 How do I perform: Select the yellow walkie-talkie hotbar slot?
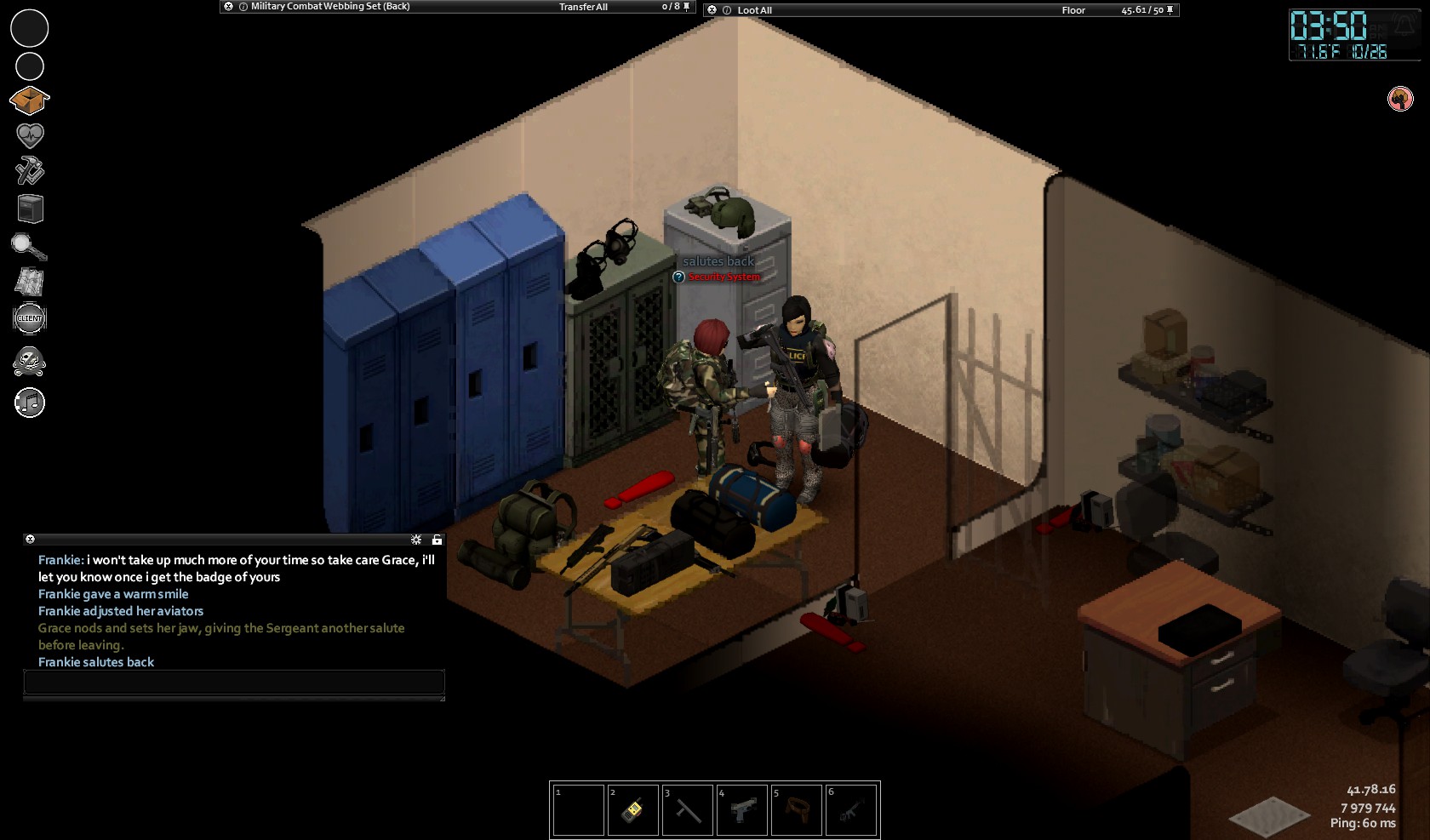pyautogui.click(x=632, y=810)
